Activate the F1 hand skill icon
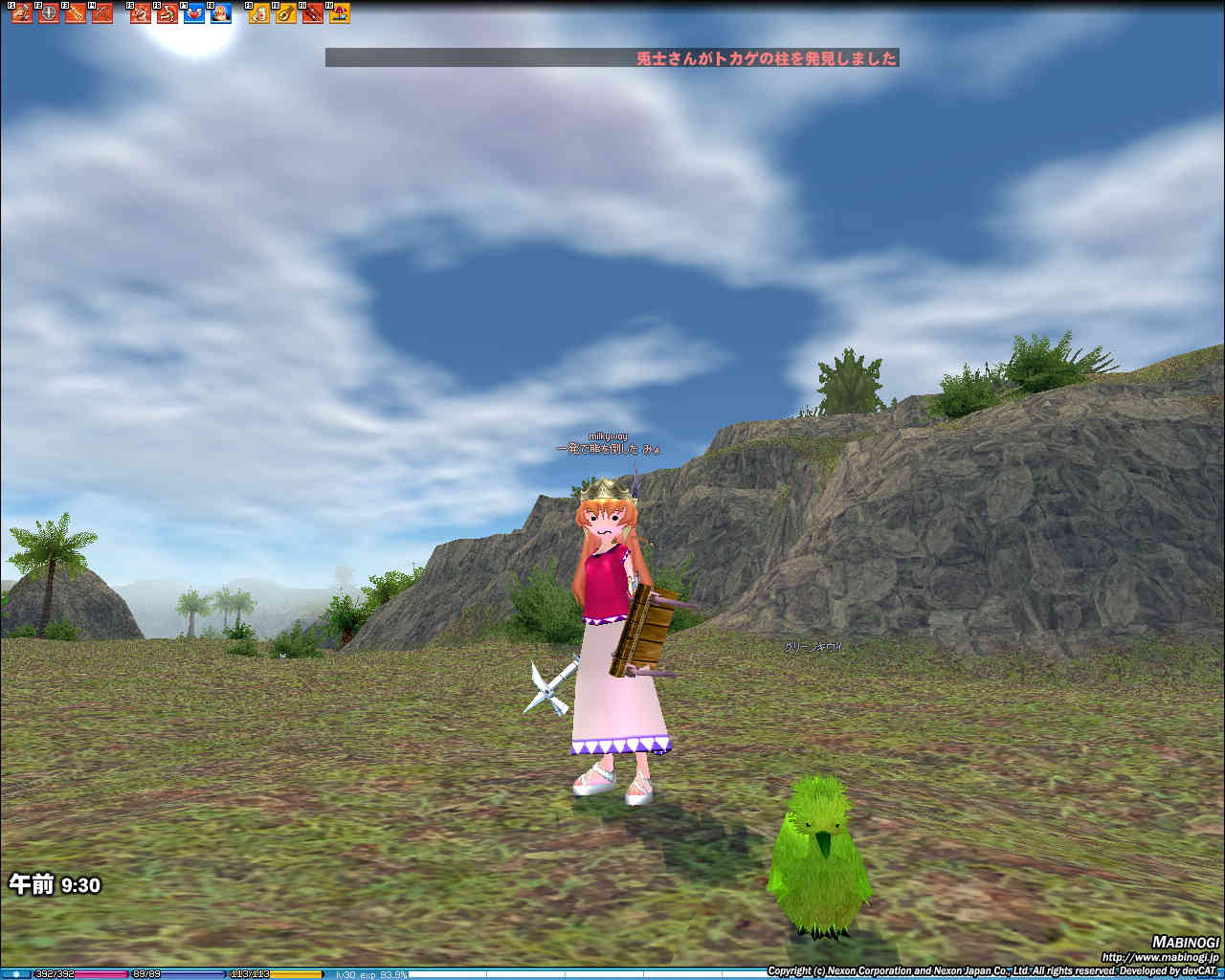1225x980 pixels. click(21, 13)
